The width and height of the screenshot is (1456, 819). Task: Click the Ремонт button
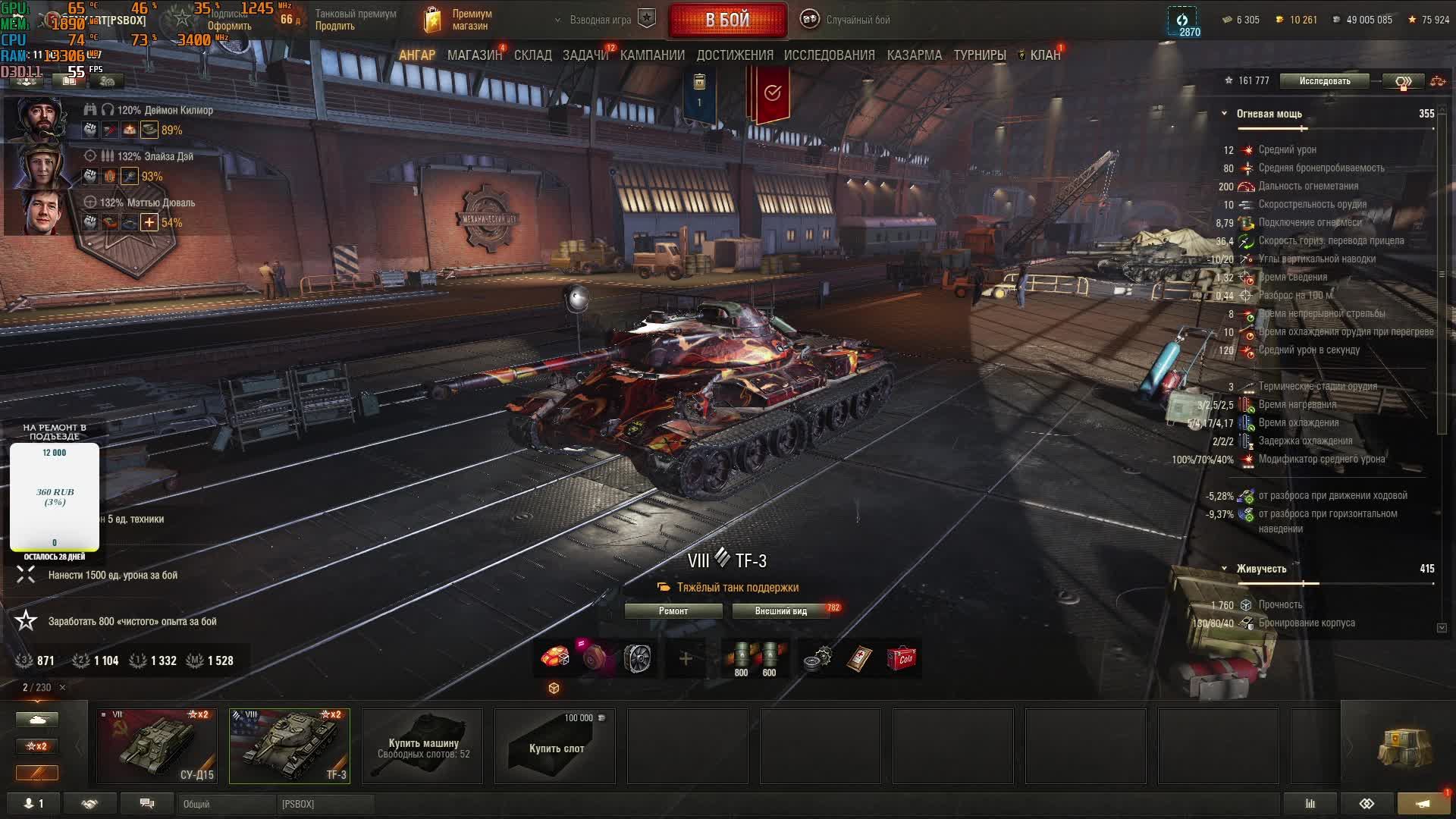pyautogui.click(x=673, y=611)
